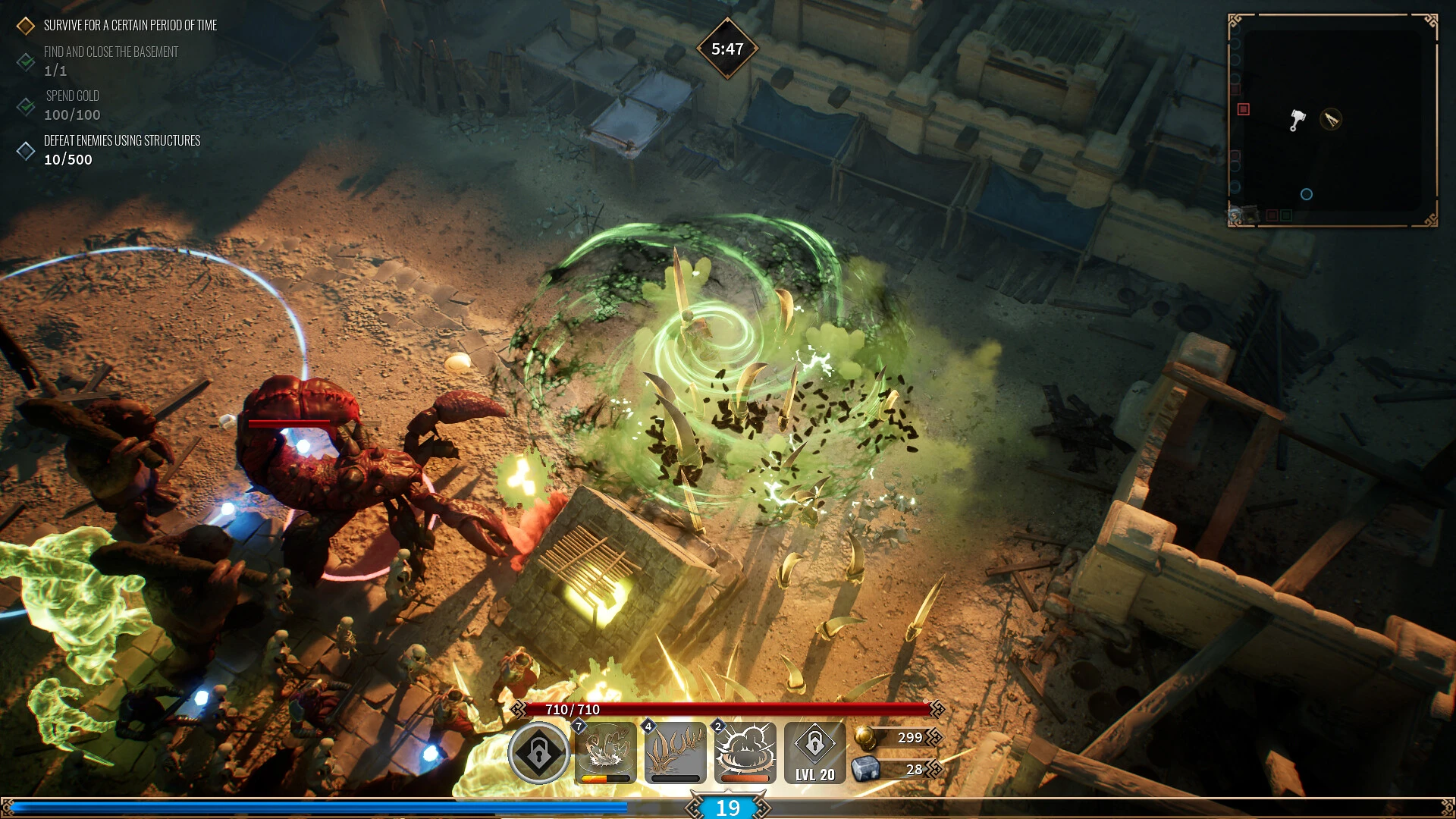This screenshot has width=1456, height=819.
Task: Click the locked circular ability slot on the hotbar
Action: pyautogui.click(x=541, y=752)
